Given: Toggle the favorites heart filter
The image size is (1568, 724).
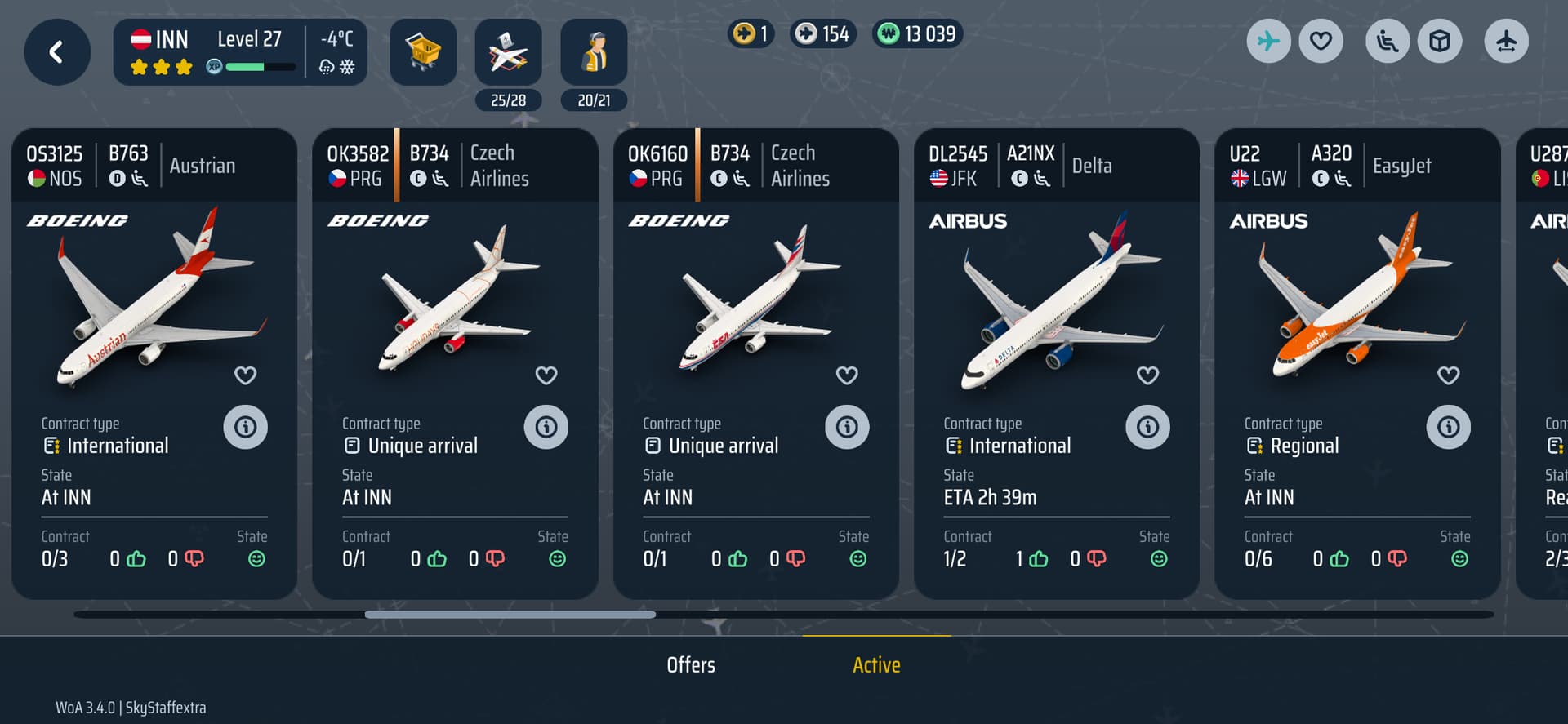Looking at the screenshot, I should pyautogui.click(x=1321, y=41).
